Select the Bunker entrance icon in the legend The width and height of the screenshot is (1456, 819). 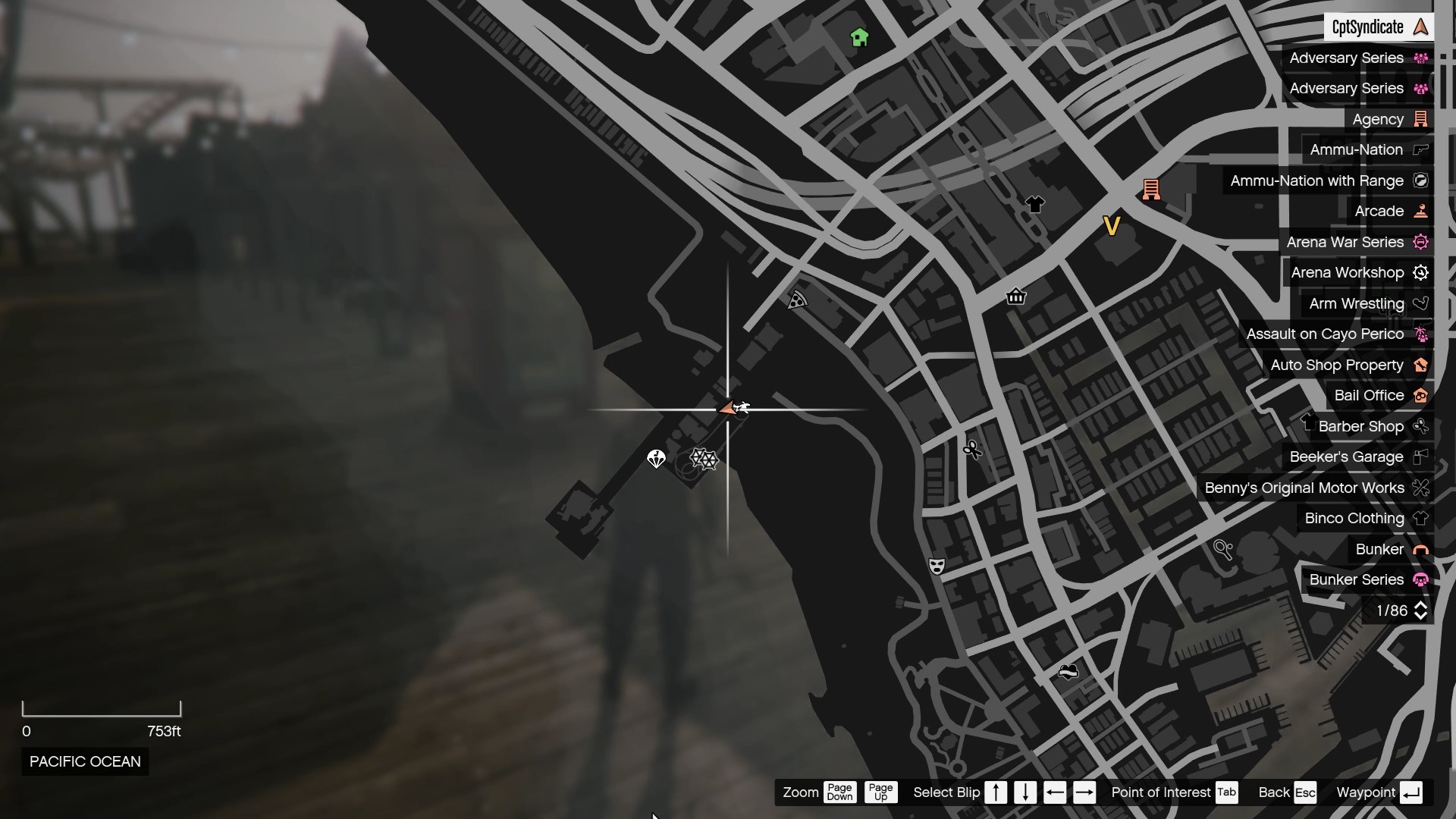pos(1421,549)
